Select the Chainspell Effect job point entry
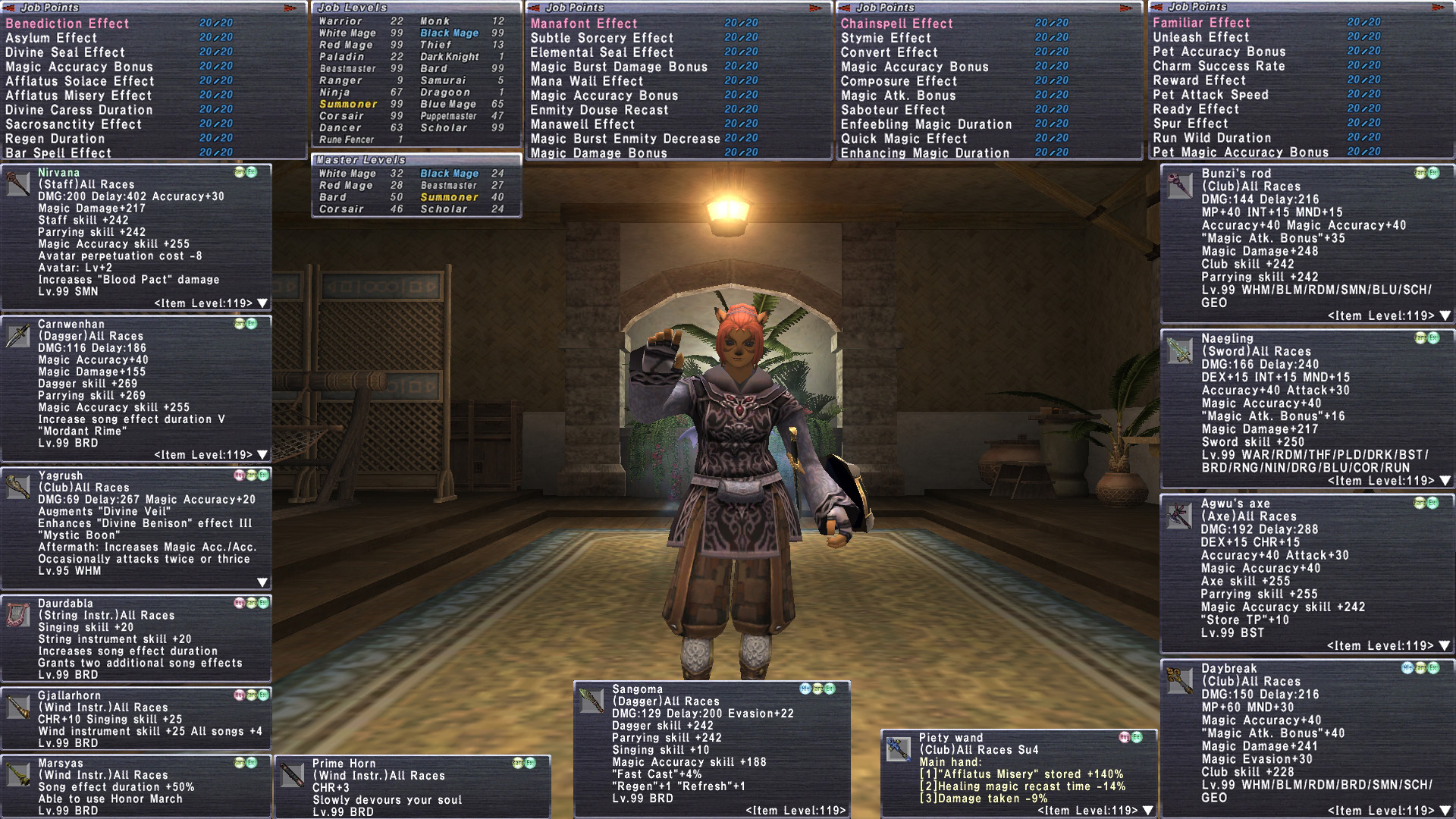 [x=896, y=24]
